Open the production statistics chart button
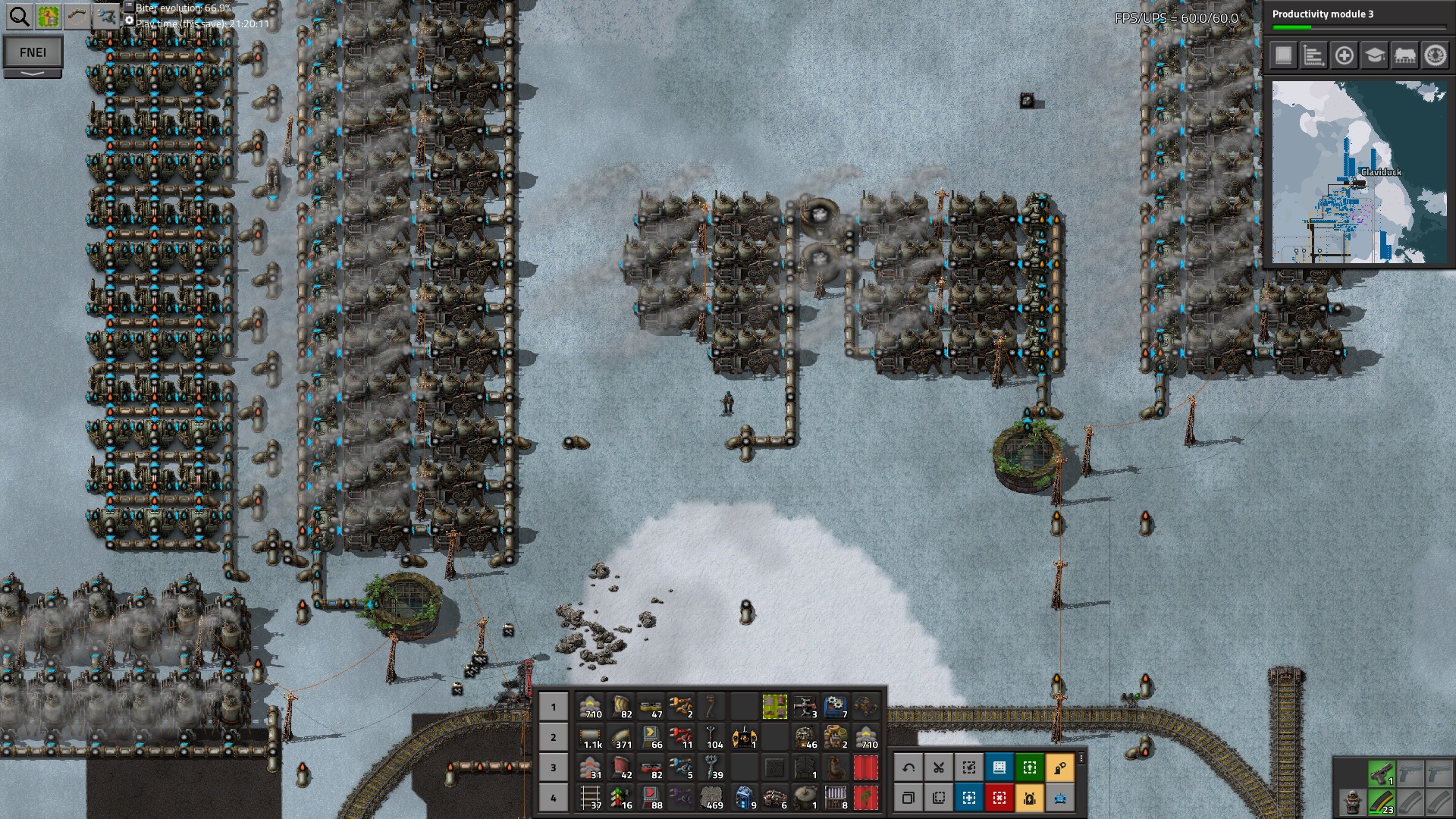 pos(1313,55)
